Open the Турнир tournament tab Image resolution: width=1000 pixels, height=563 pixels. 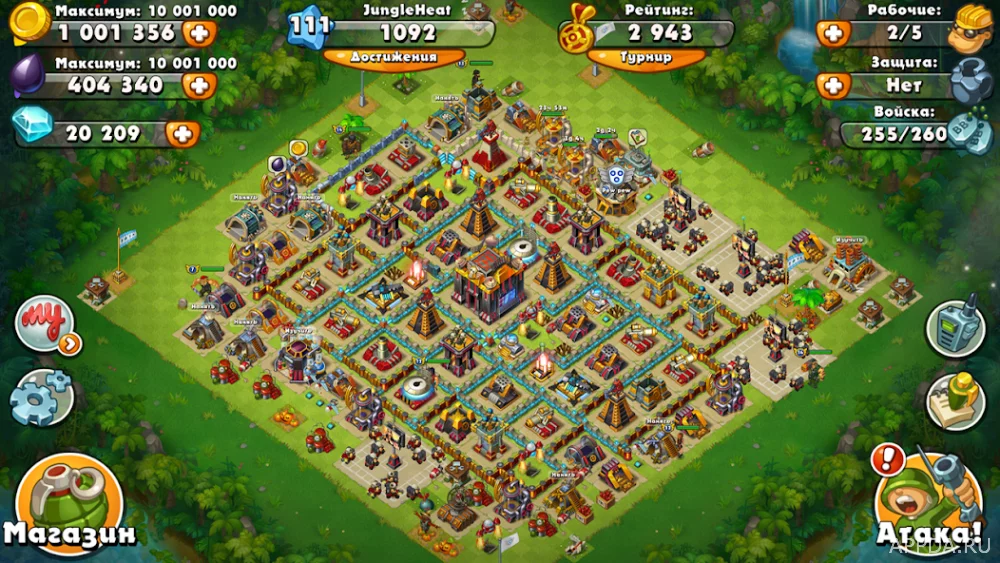coord(645,57)
